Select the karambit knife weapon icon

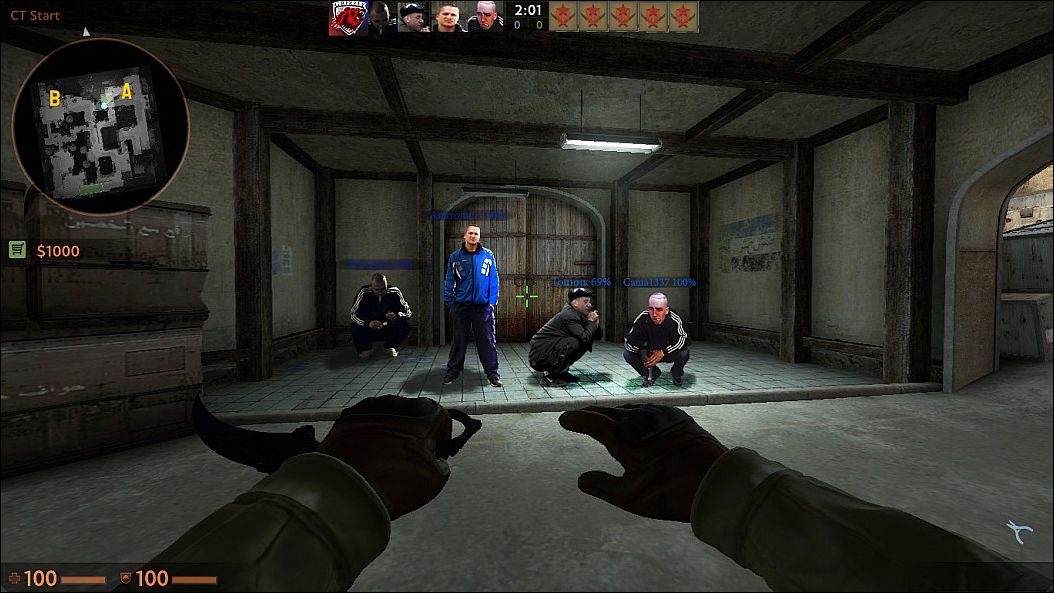point(1020,532)
